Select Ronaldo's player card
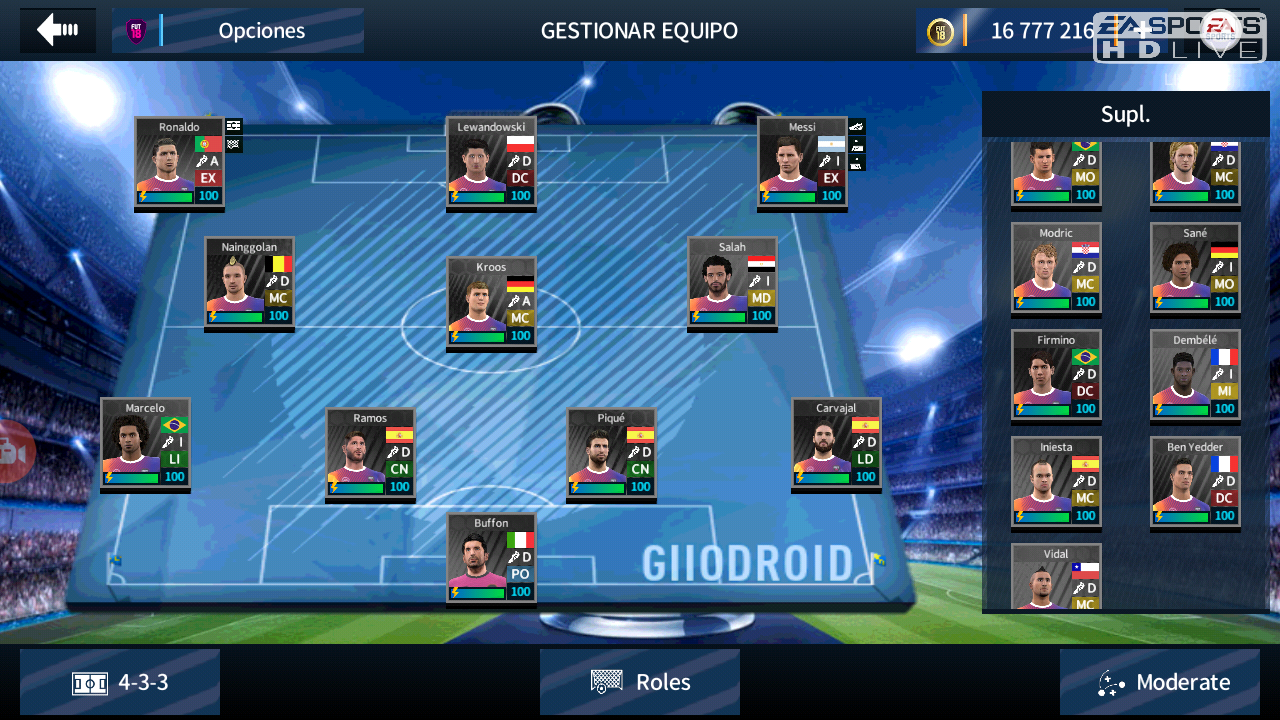Screen dimensions: 1280x720 (x=179, y=162)
